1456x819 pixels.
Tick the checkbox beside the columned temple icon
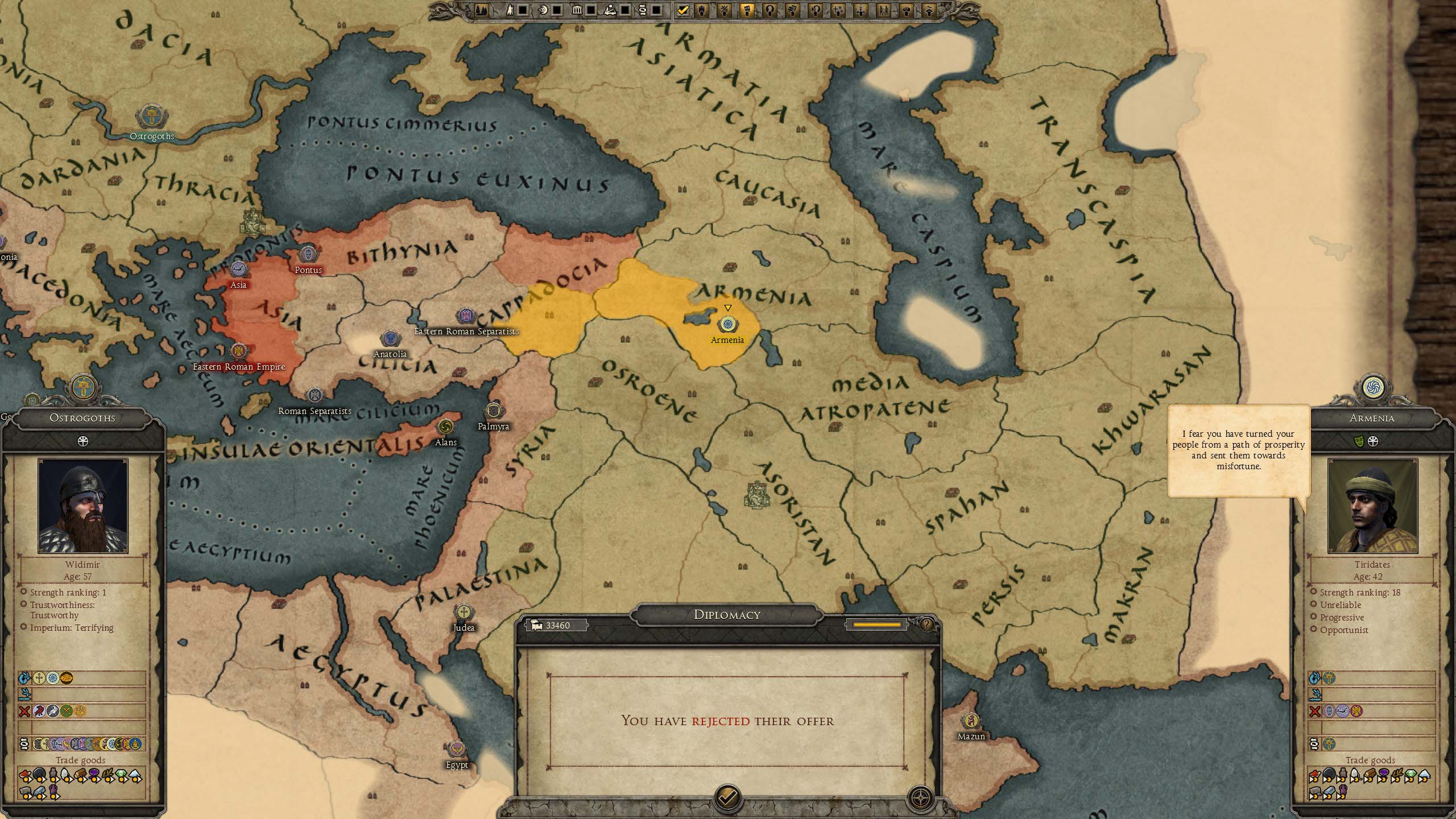click(591, 10)
